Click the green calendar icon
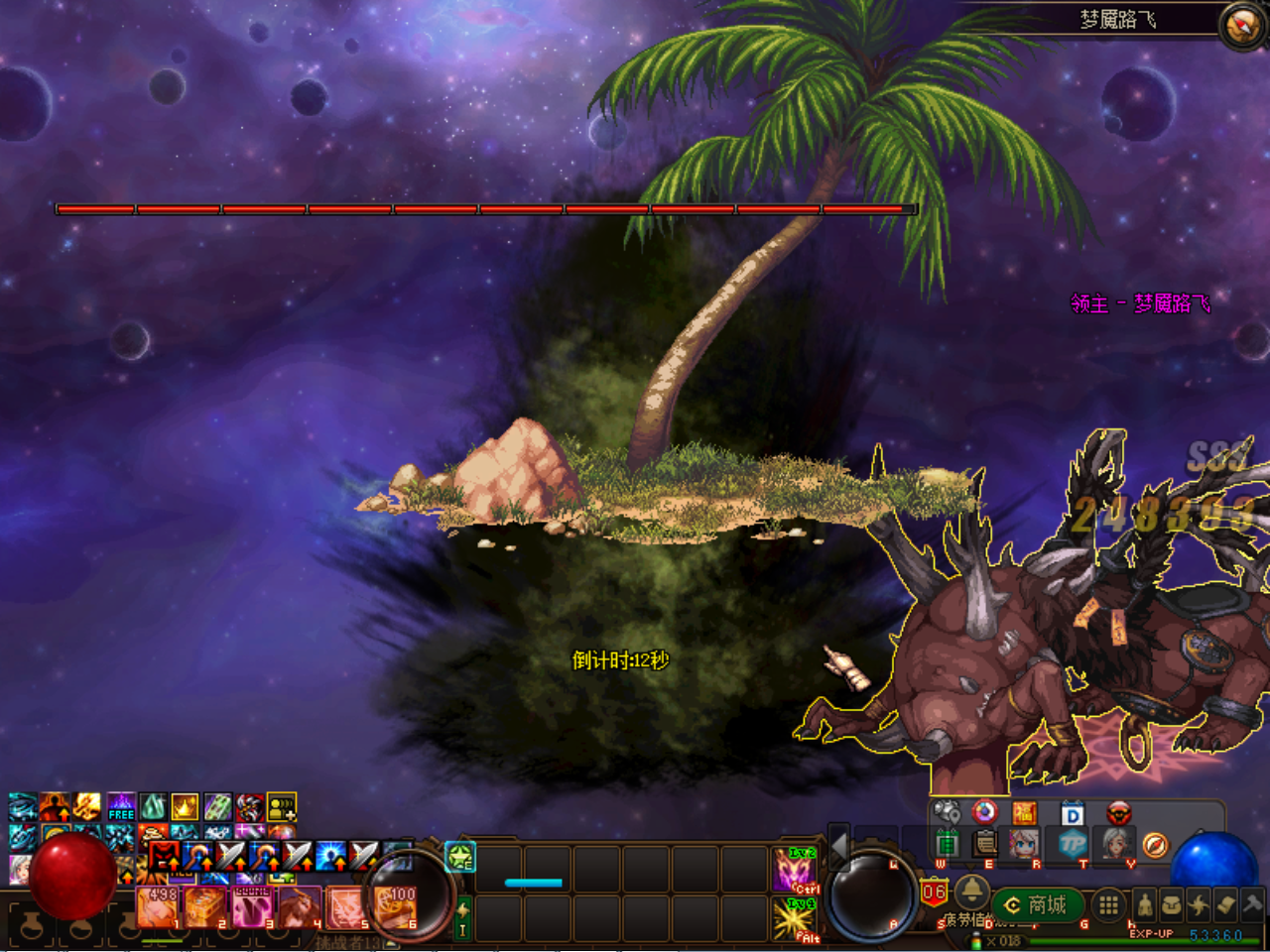Image resolution: width=1270 pixels, height=952 pixels. 948,844
